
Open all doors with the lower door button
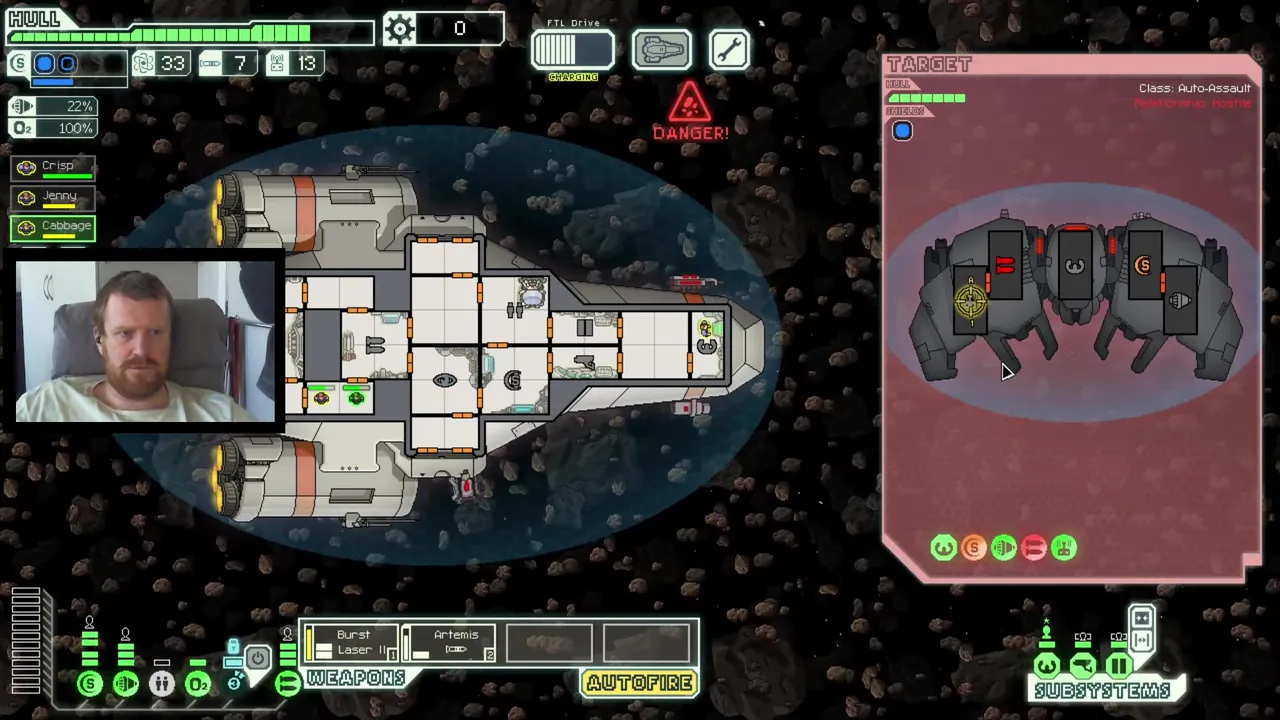(x=1142, y=639)
